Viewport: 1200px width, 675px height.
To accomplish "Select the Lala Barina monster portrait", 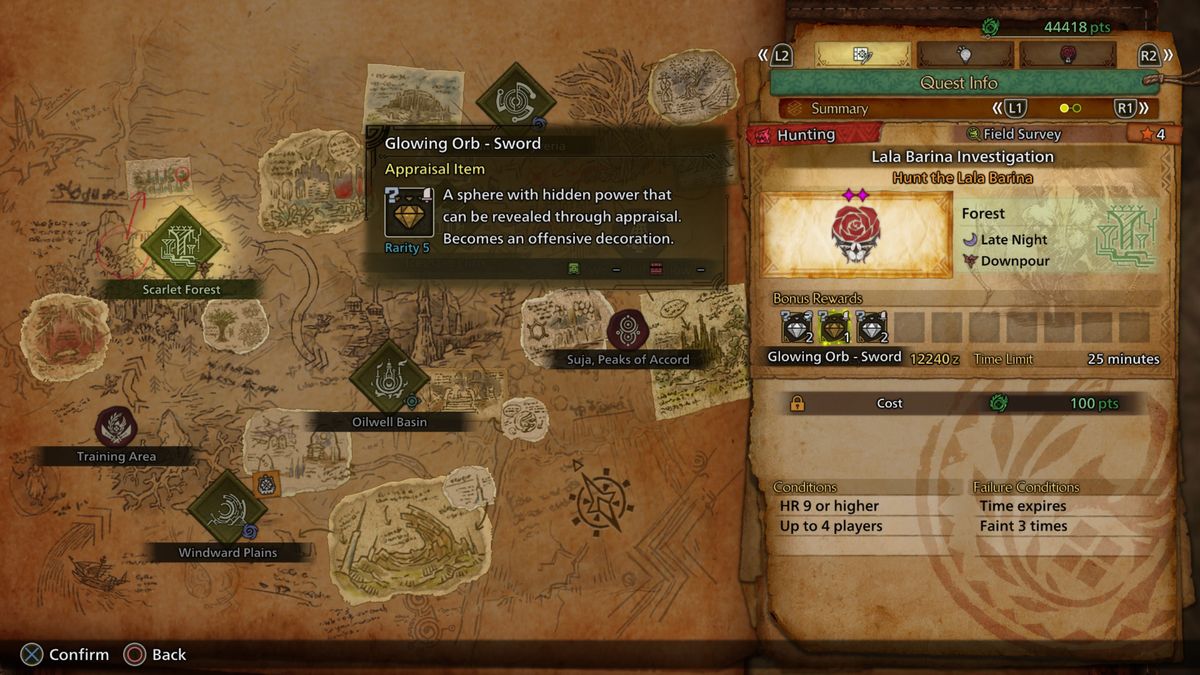I will pyautogui.click(x=856, y=234).
